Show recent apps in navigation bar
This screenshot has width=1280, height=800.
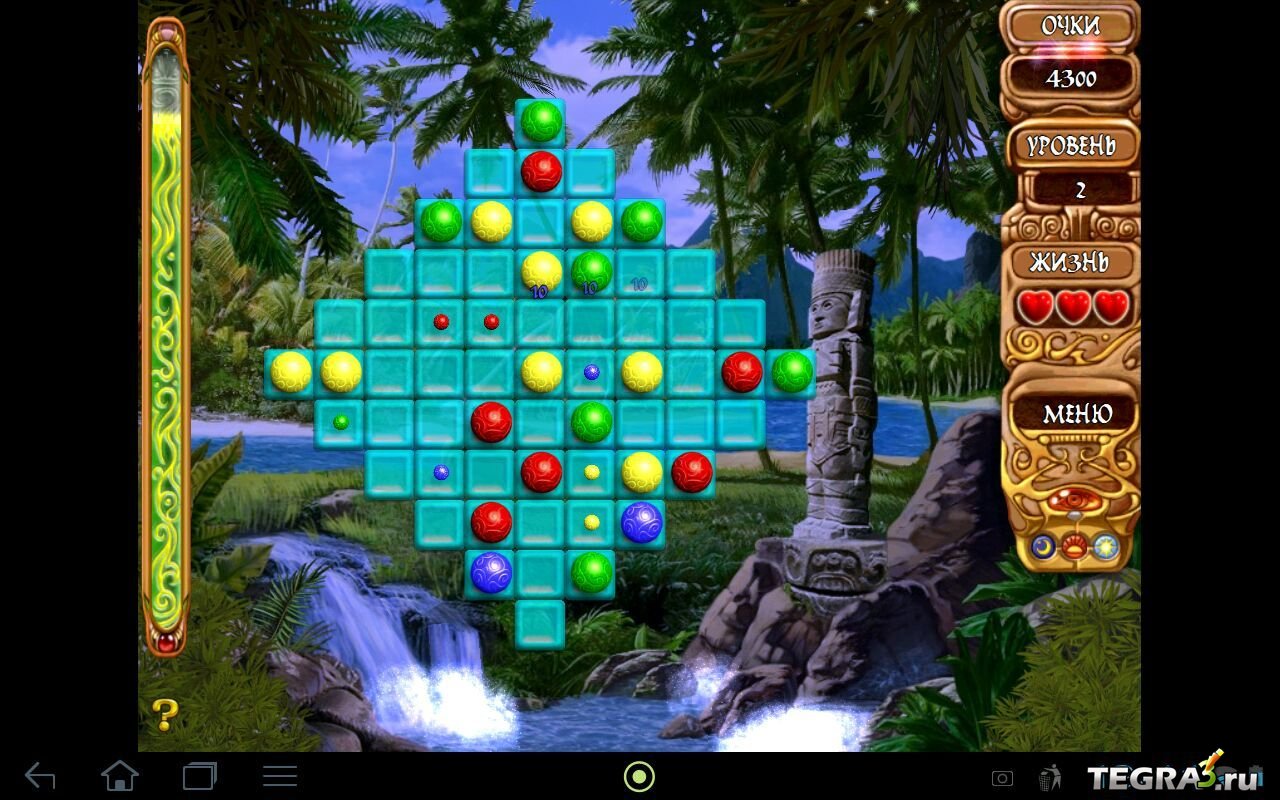[199, 776]
